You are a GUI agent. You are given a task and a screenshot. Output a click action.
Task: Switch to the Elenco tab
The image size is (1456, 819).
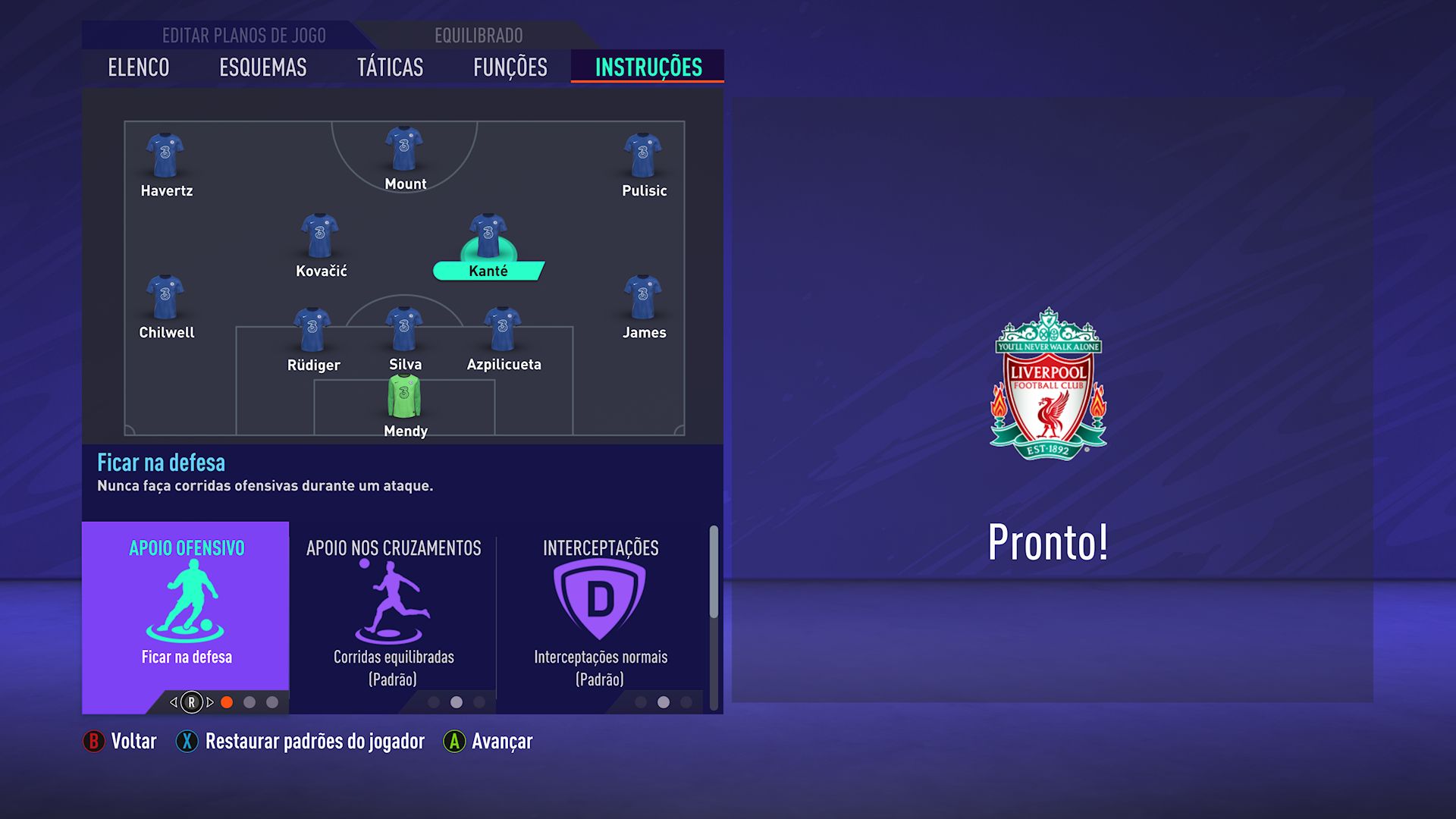[138, 67]
